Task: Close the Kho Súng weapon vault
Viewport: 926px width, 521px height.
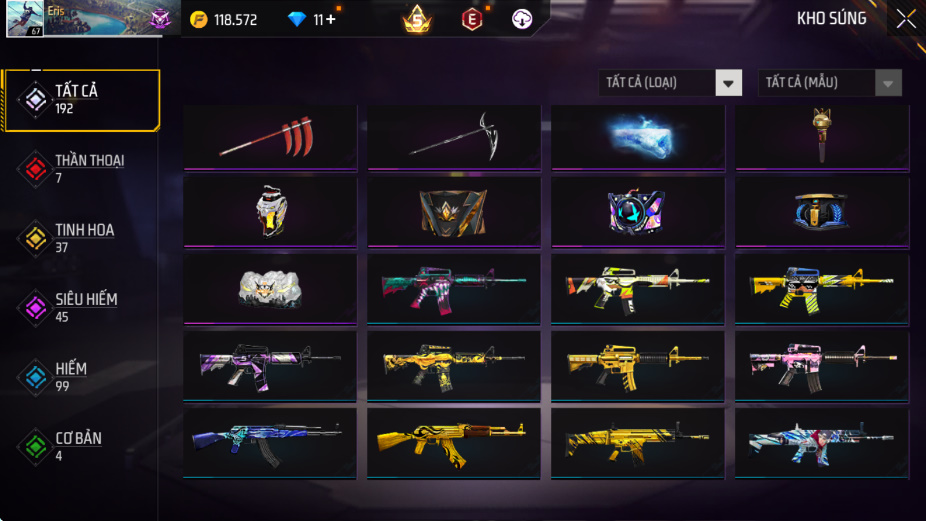Action: [905, 19]
